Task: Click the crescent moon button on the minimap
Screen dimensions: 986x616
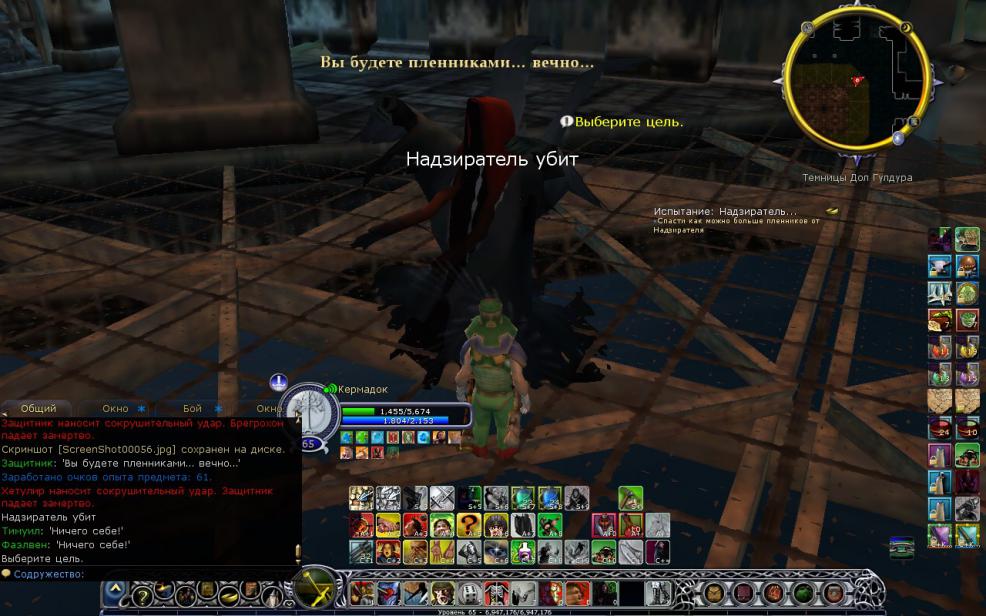Action: [x=906, y=29]
